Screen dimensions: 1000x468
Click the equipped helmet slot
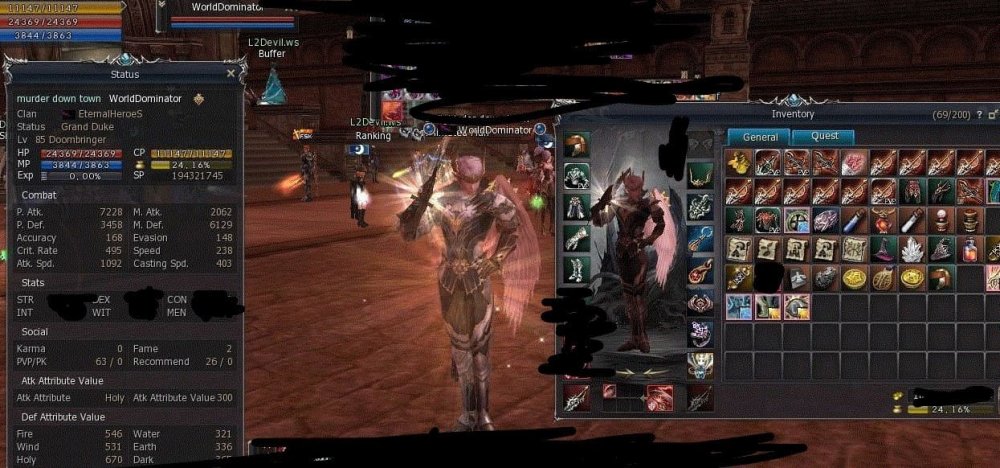[x=576, y=145]
